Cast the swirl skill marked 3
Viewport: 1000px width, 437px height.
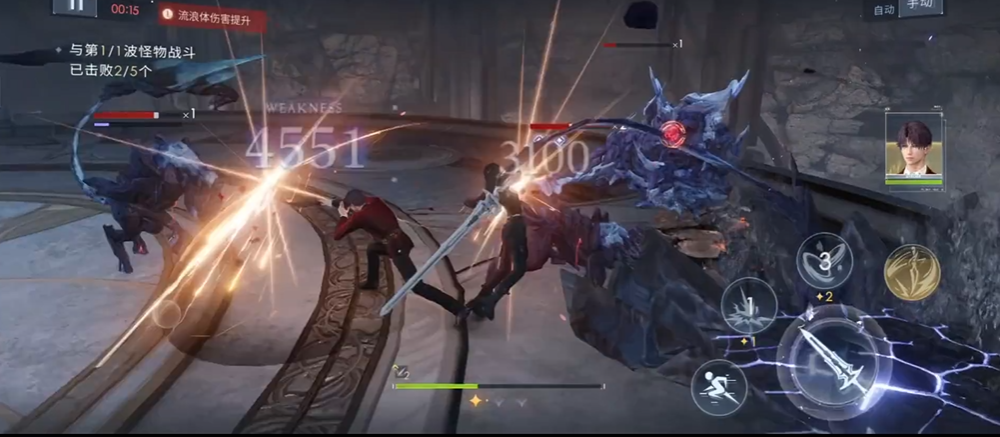point(823,261)
